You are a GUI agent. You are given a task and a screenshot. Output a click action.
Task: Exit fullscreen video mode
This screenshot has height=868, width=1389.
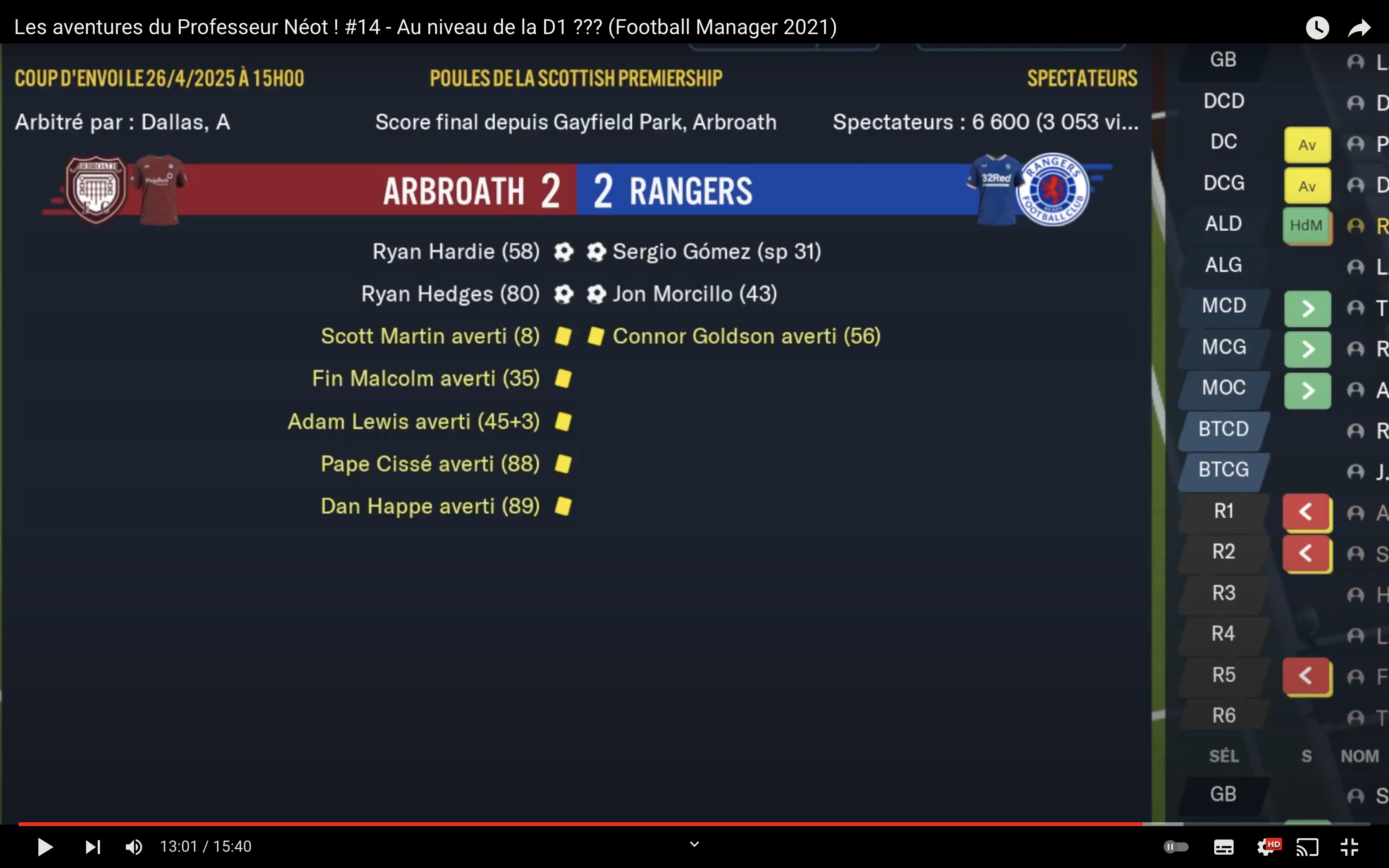tap(1349, 847)
